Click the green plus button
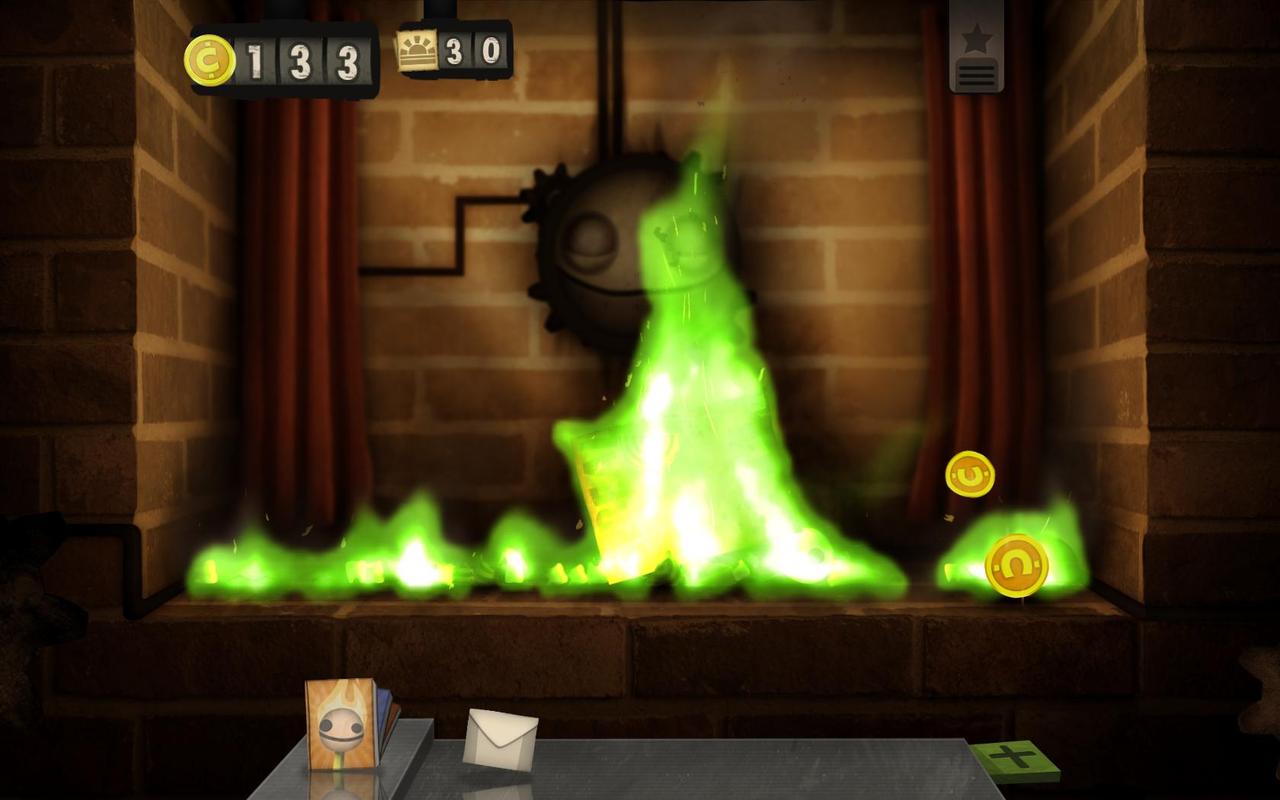Viewport: 1280px width, 800px height. [1014, 758]
